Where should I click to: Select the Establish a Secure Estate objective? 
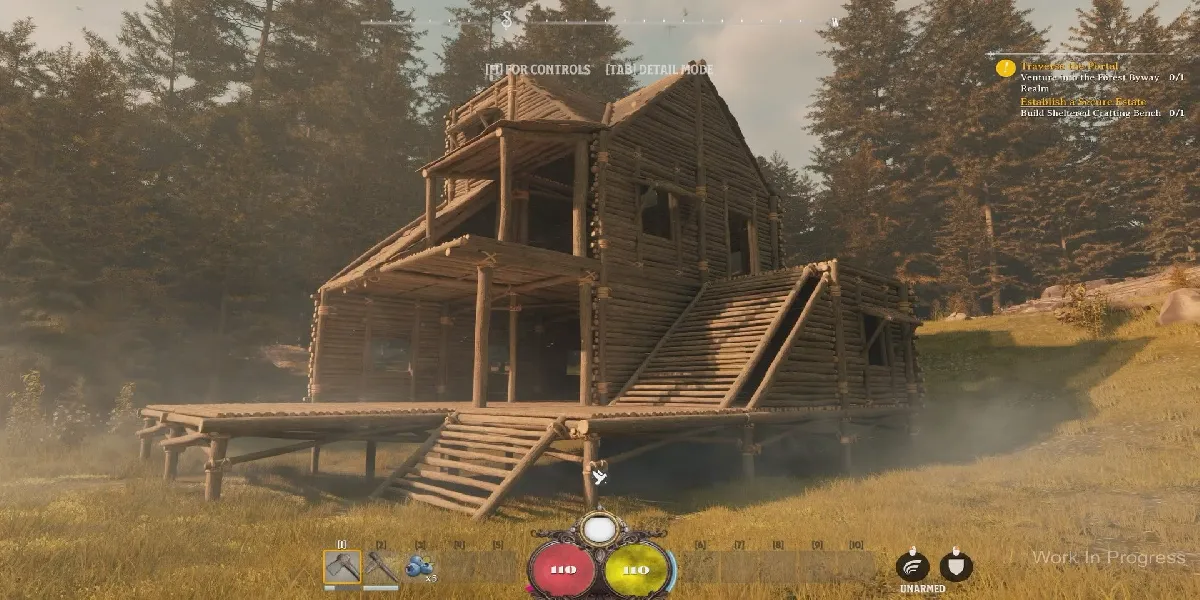[x=1082, y=102]
